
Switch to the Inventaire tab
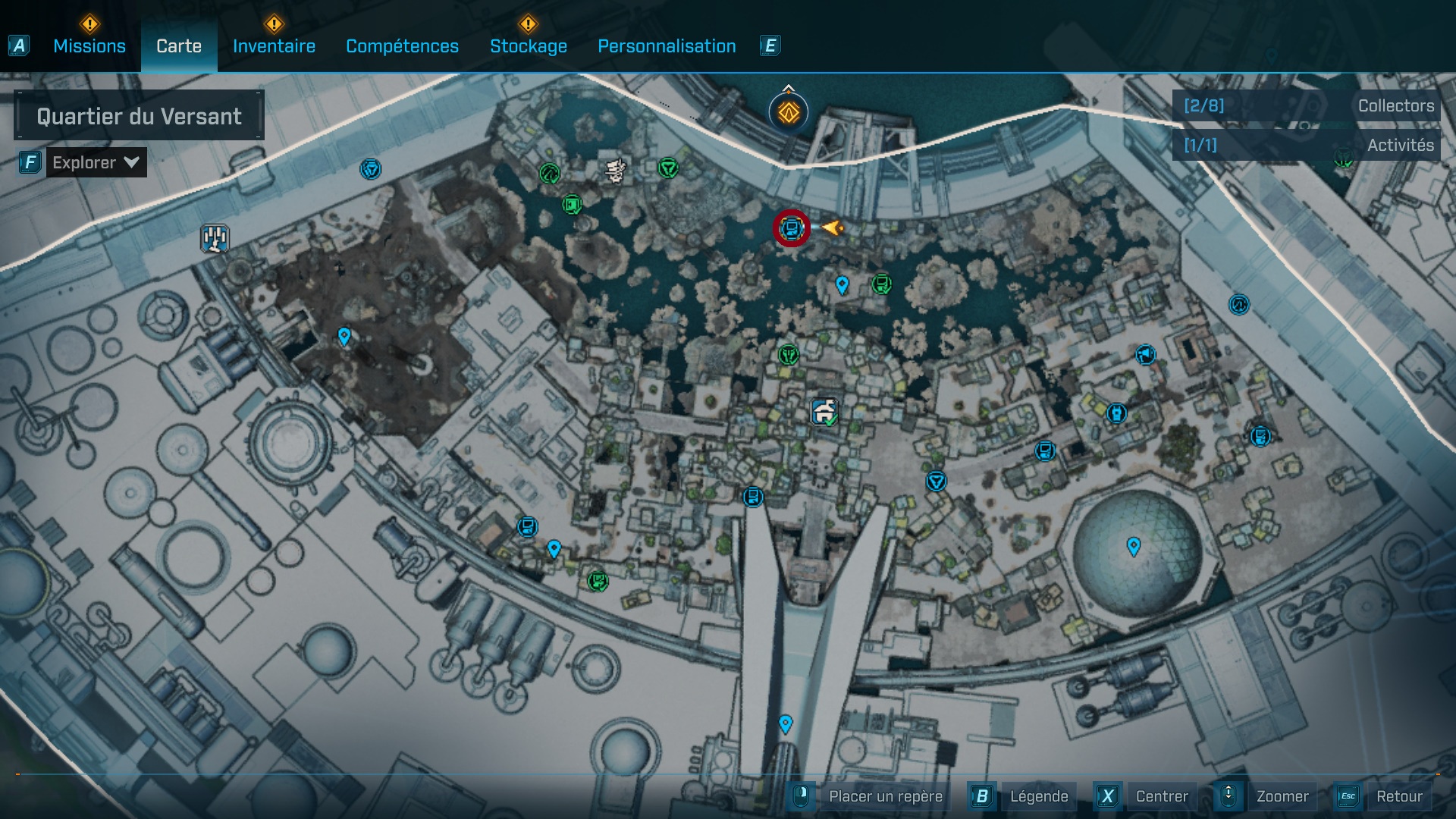click(x=274, y=45)
